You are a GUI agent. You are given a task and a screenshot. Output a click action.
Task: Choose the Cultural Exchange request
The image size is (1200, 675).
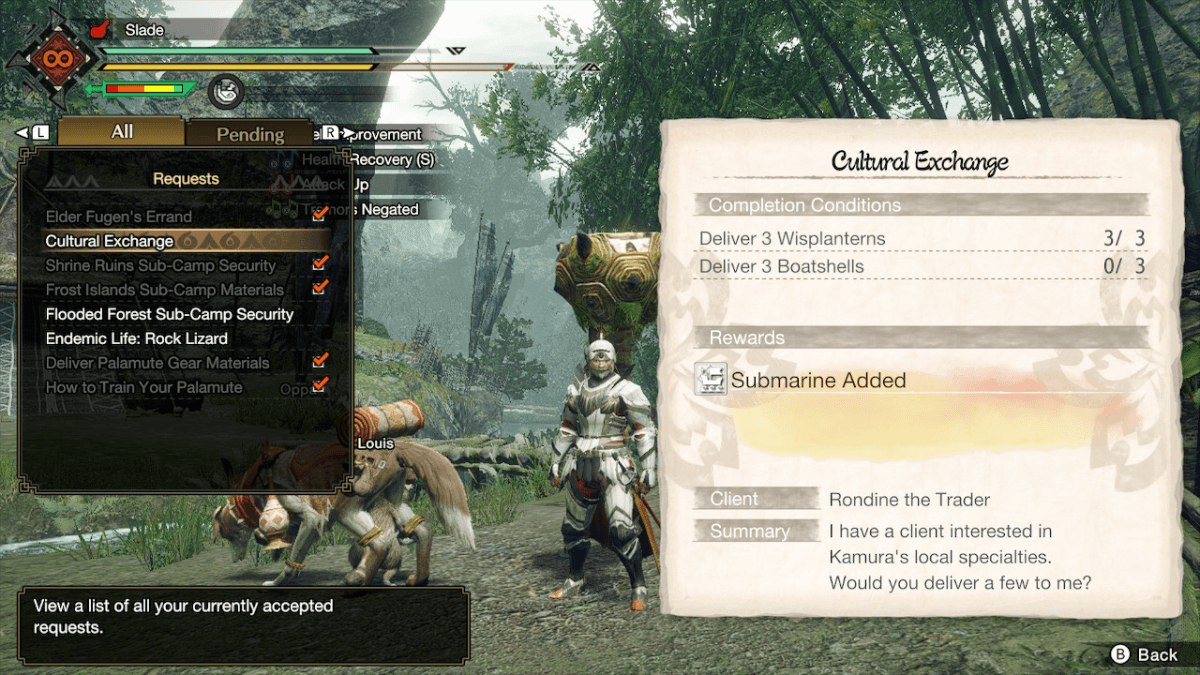pos(110,241)
